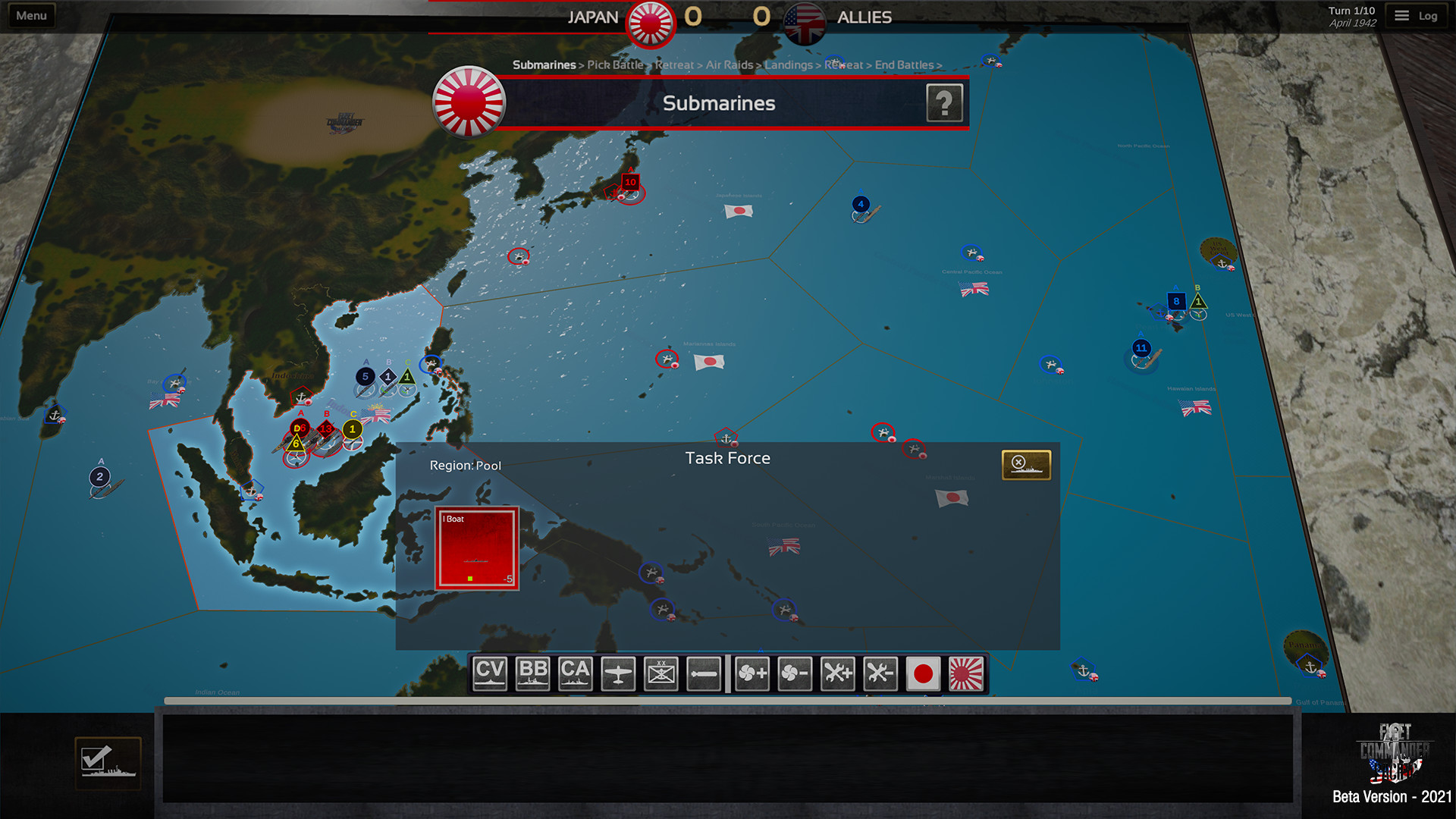This screenshot has width=1456, height=819.
Task: Click the propeller-plus speed increase icon
Action: (x=752, y=673)
